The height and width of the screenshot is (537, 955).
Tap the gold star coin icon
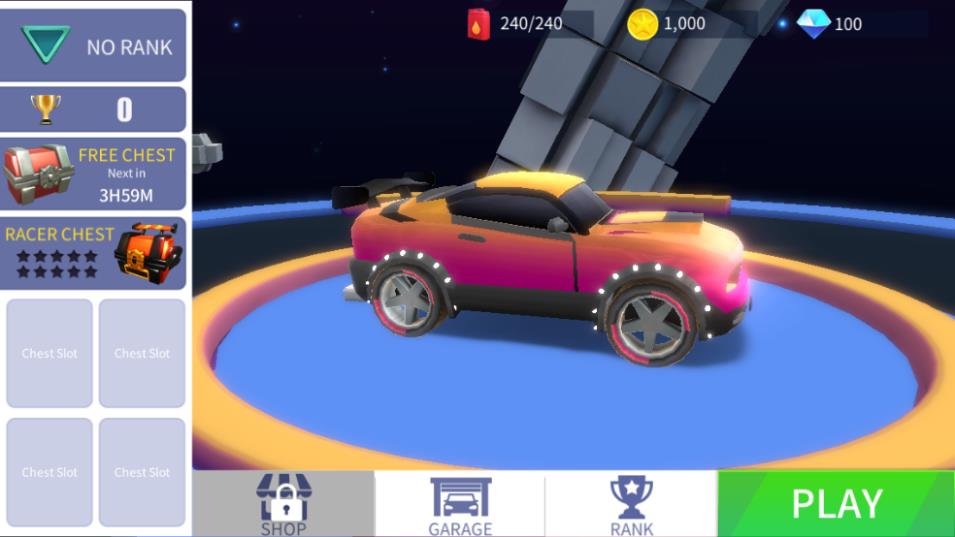[x=642, y=24]
